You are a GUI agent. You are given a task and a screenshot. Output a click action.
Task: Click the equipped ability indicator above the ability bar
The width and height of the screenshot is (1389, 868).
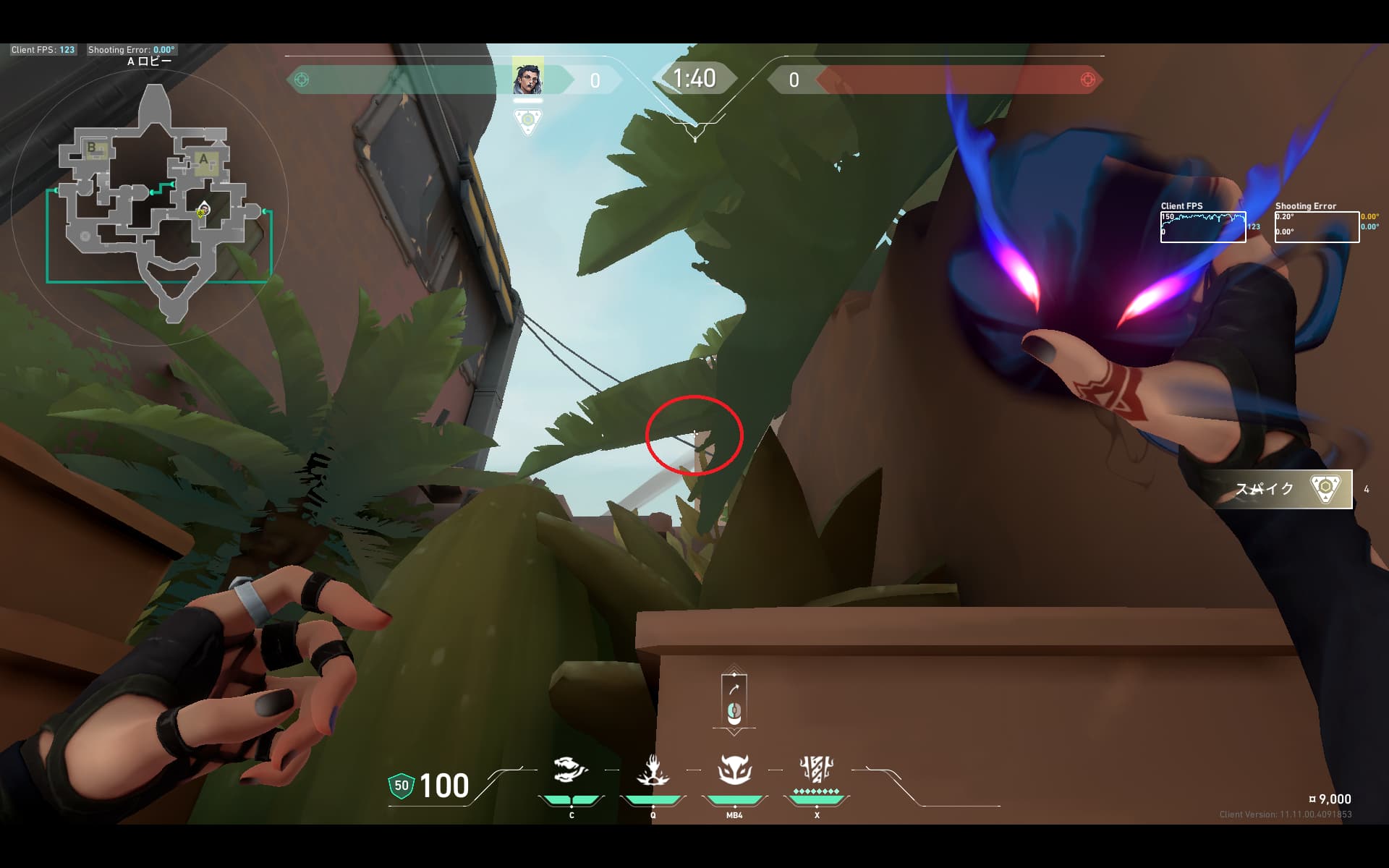coord(734,699)
